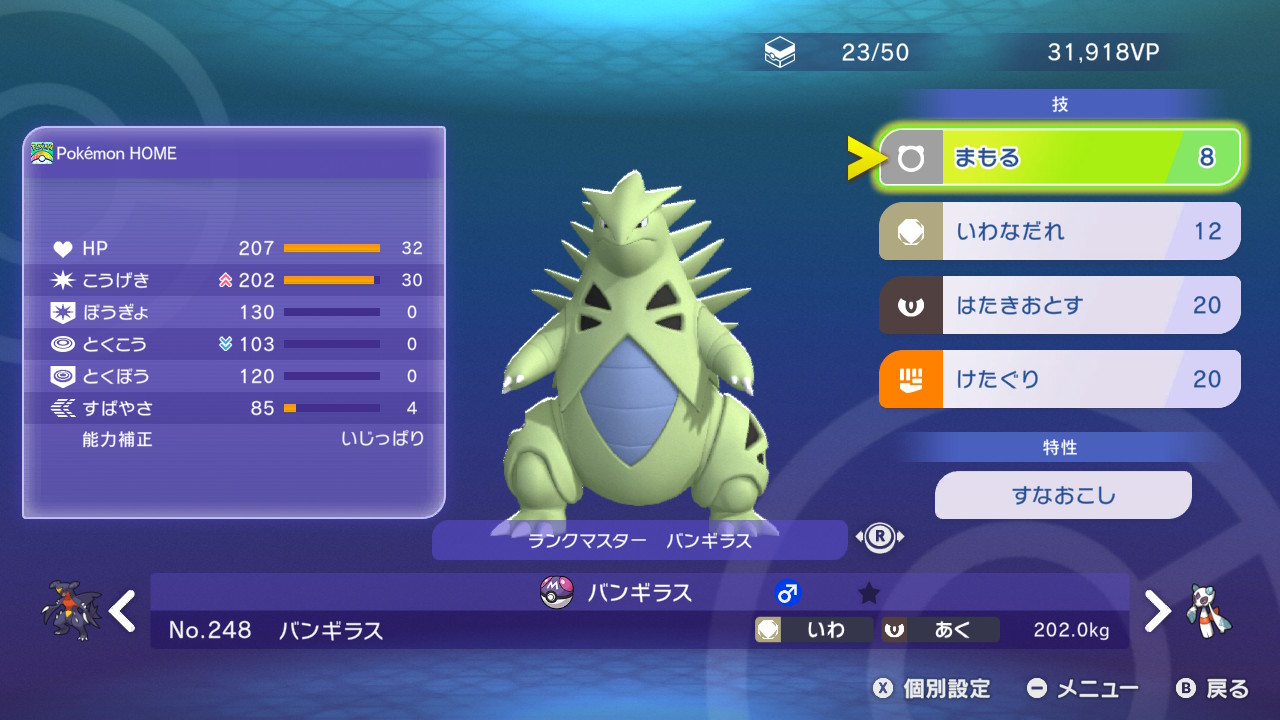Screen dimensions: 1280x720
Task: Click the box storage icon
Action: 780,53
